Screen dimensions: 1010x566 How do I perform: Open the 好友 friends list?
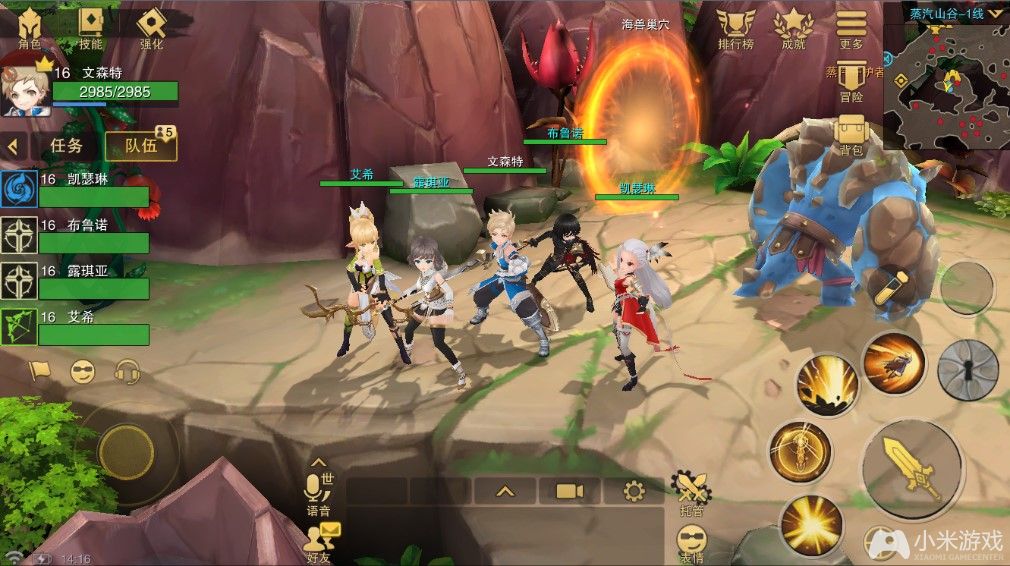tap(322, 543)
